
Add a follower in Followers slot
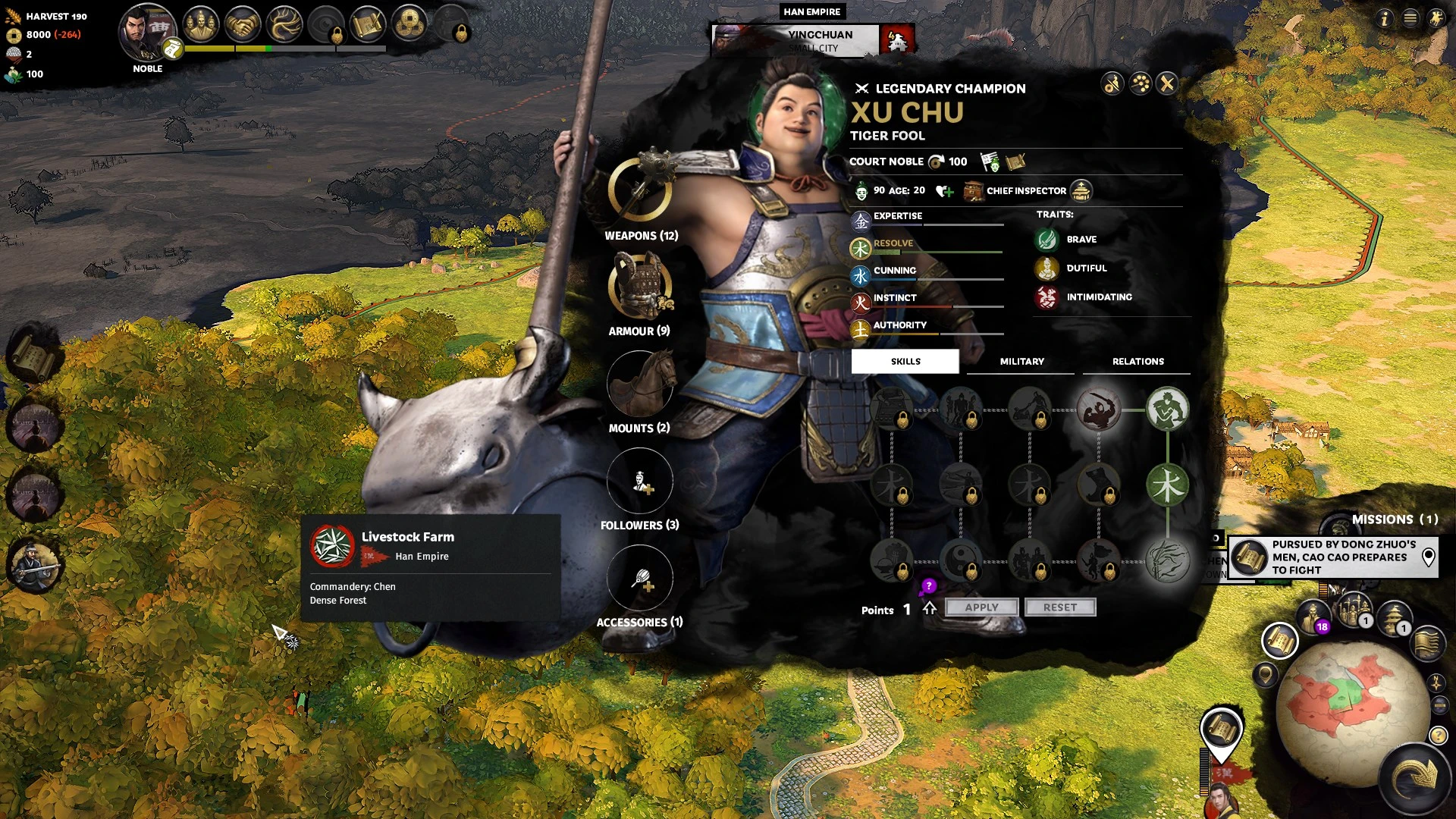pos(640,481)
